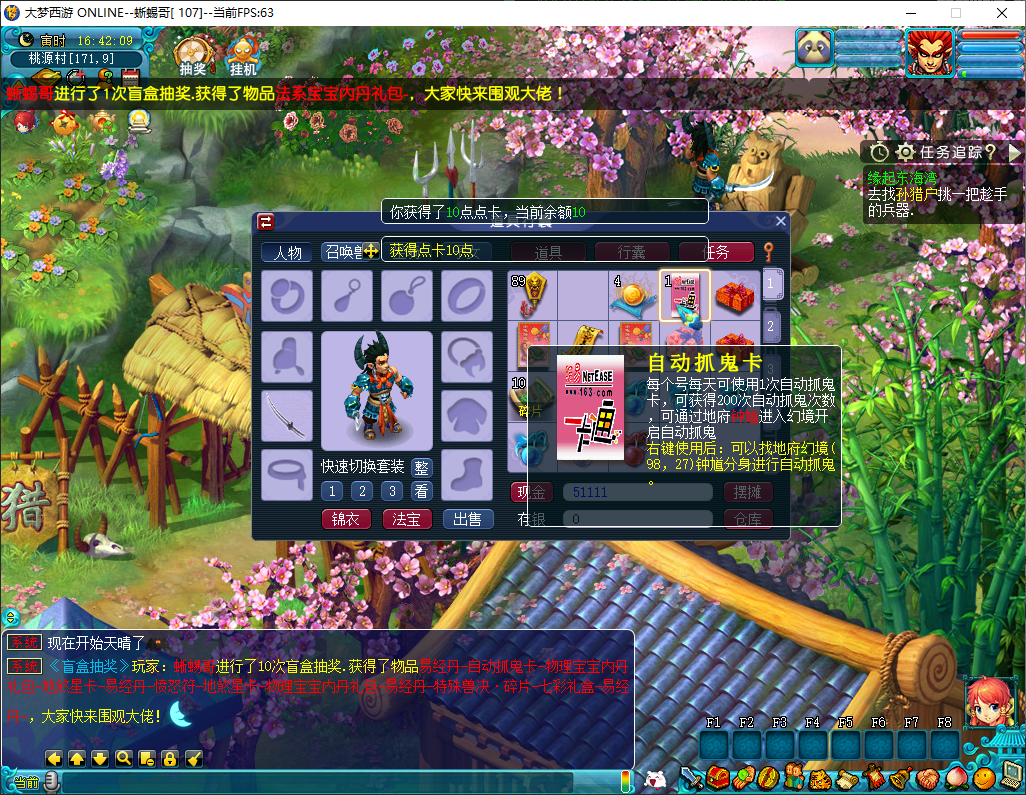This screenshot has height=795, width=1026.
Task: Click the 看 view button
Action: pyautogui.click(x=422, y=491)
